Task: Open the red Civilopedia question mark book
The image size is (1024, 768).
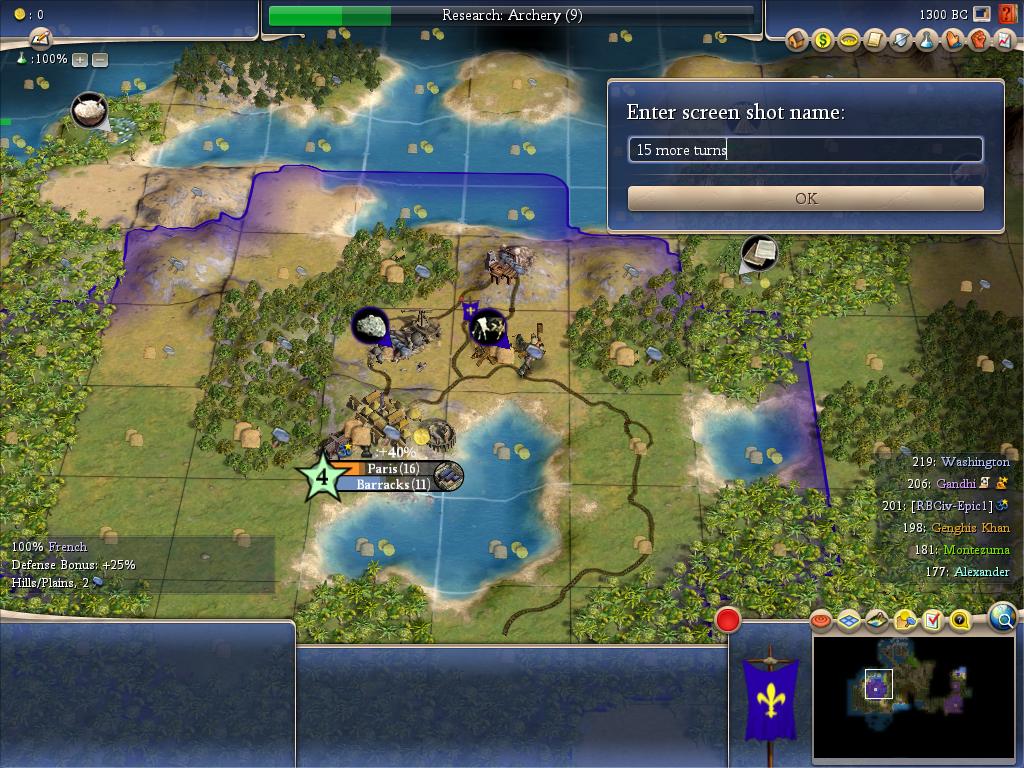Action: 1007,15
